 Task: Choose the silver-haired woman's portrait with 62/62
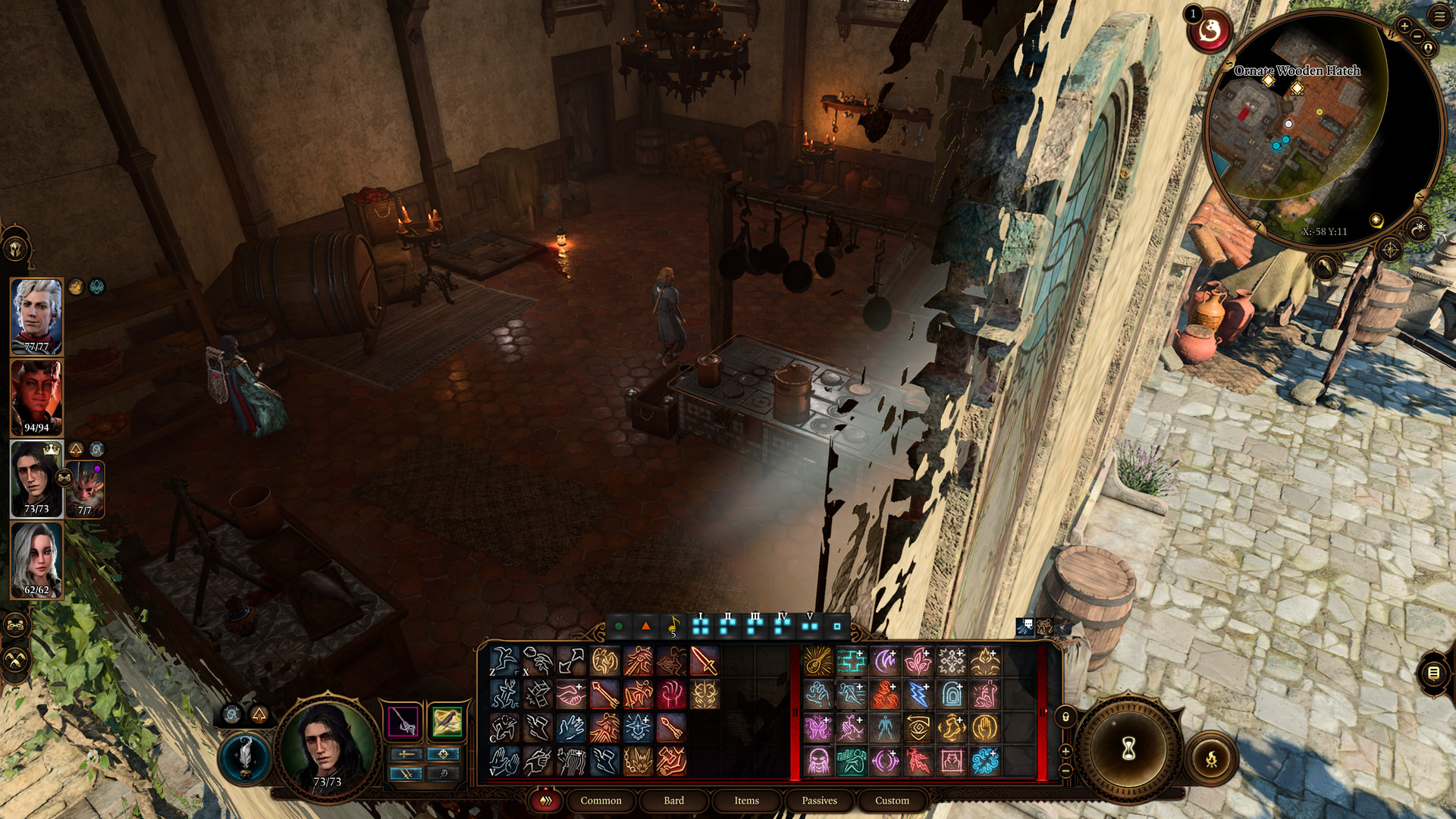point(36,560)
